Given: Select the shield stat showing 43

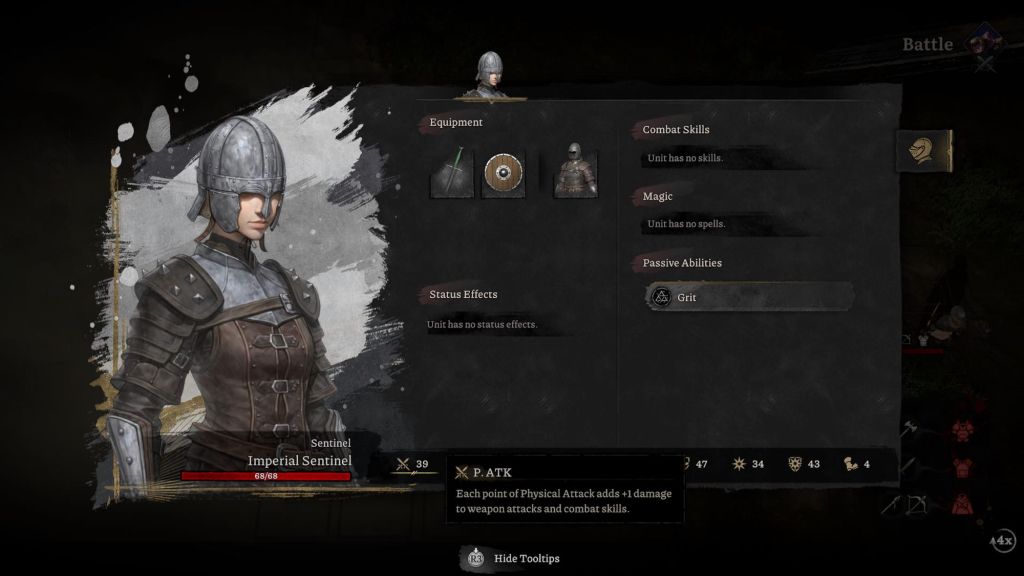Looking at the screenshot, I should 804,464.
